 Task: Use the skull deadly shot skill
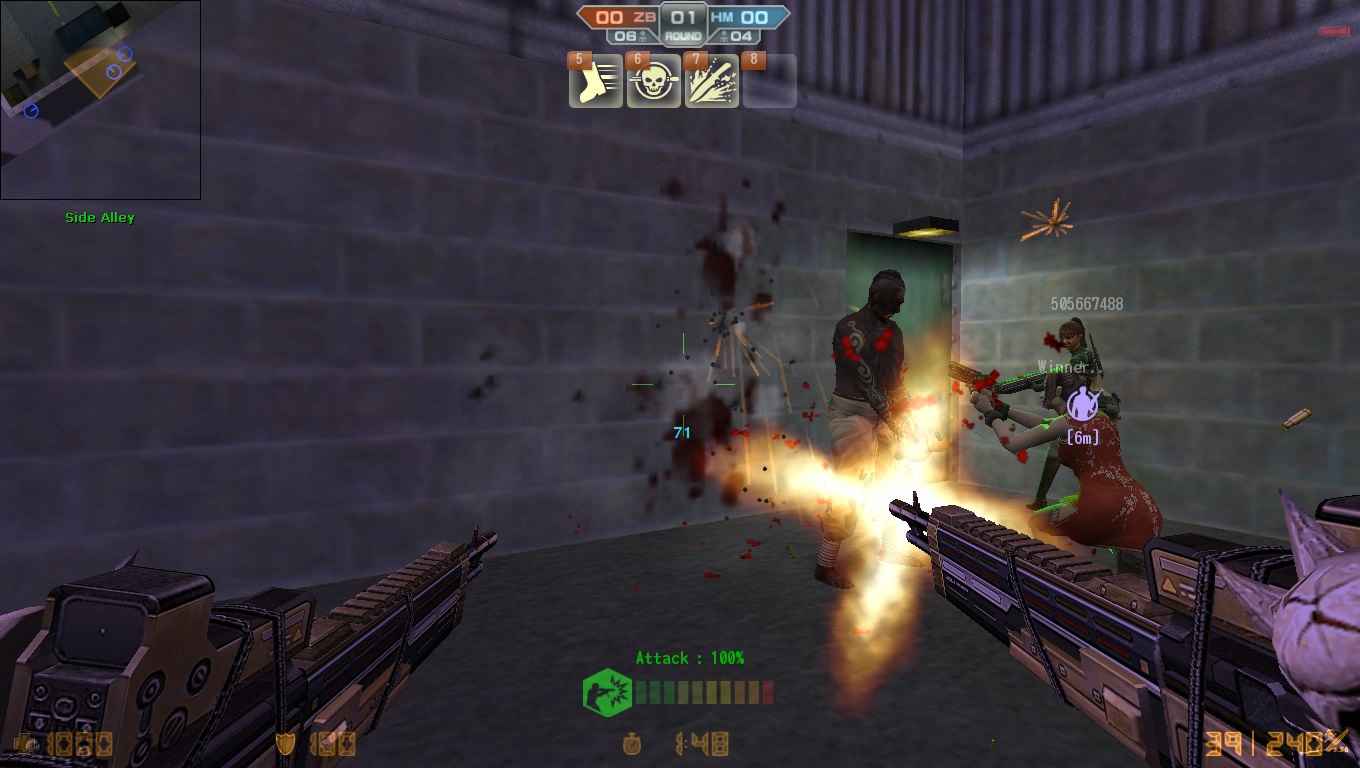pyautogui.click(x=654, y=82)
